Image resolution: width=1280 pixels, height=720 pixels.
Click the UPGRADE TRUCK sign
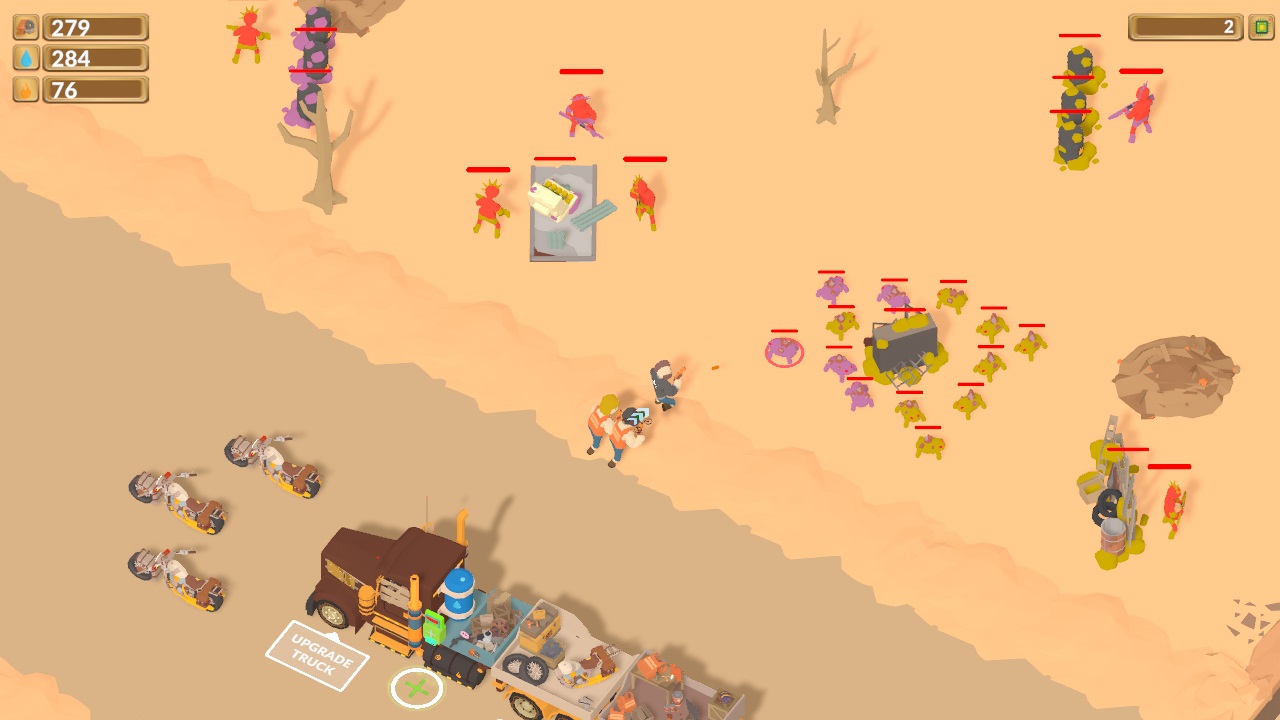318,655
